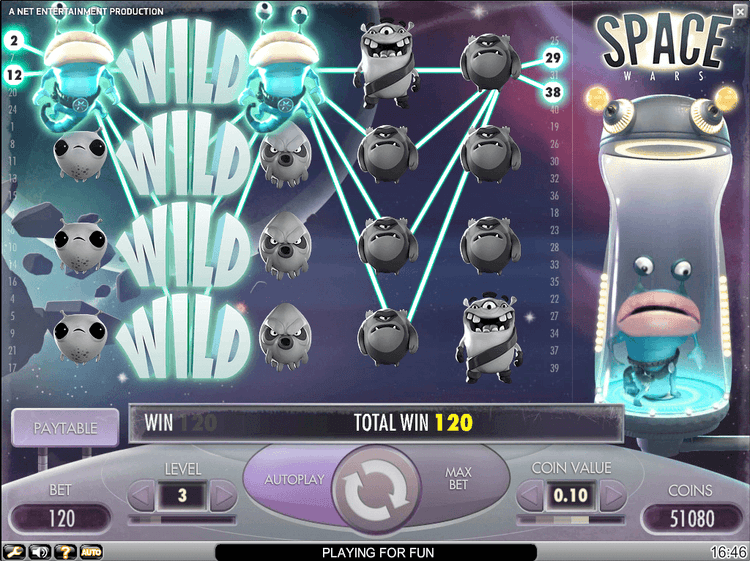Open the Paytable
The image size is (750, 561).
[x=65, y=428]
